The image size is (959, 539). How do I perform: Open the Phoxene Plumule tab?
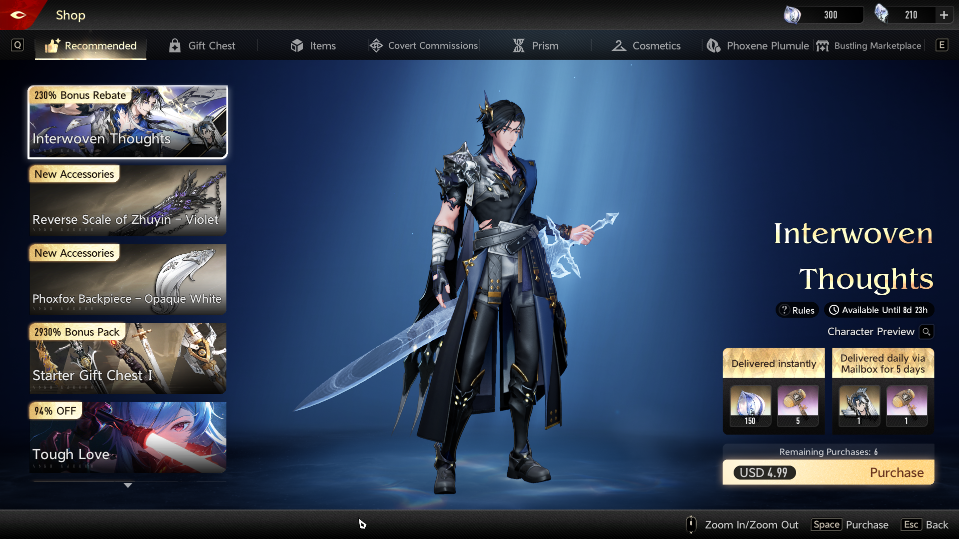tap(757, 46)
